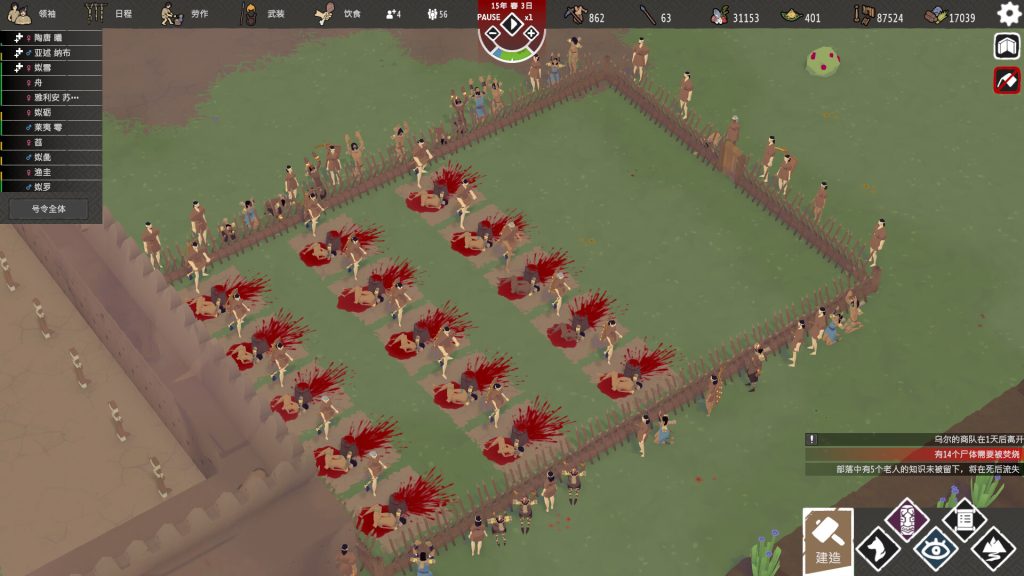This screenshot has width=1024, height=576.
Task: Open the 武装 (Armament) menu
Action: tap(262, 14)
